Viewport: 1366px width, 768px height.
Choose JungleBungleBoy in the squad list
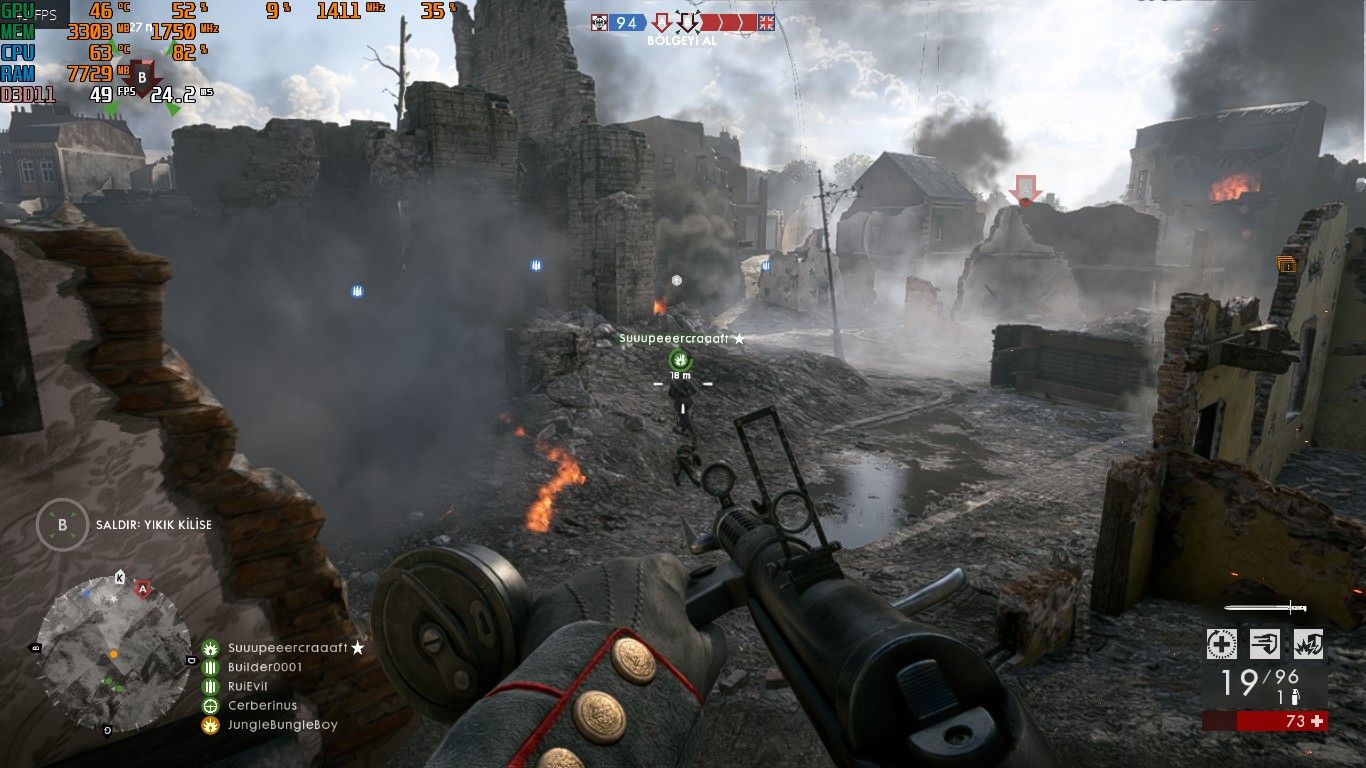(x=282, y=725)
